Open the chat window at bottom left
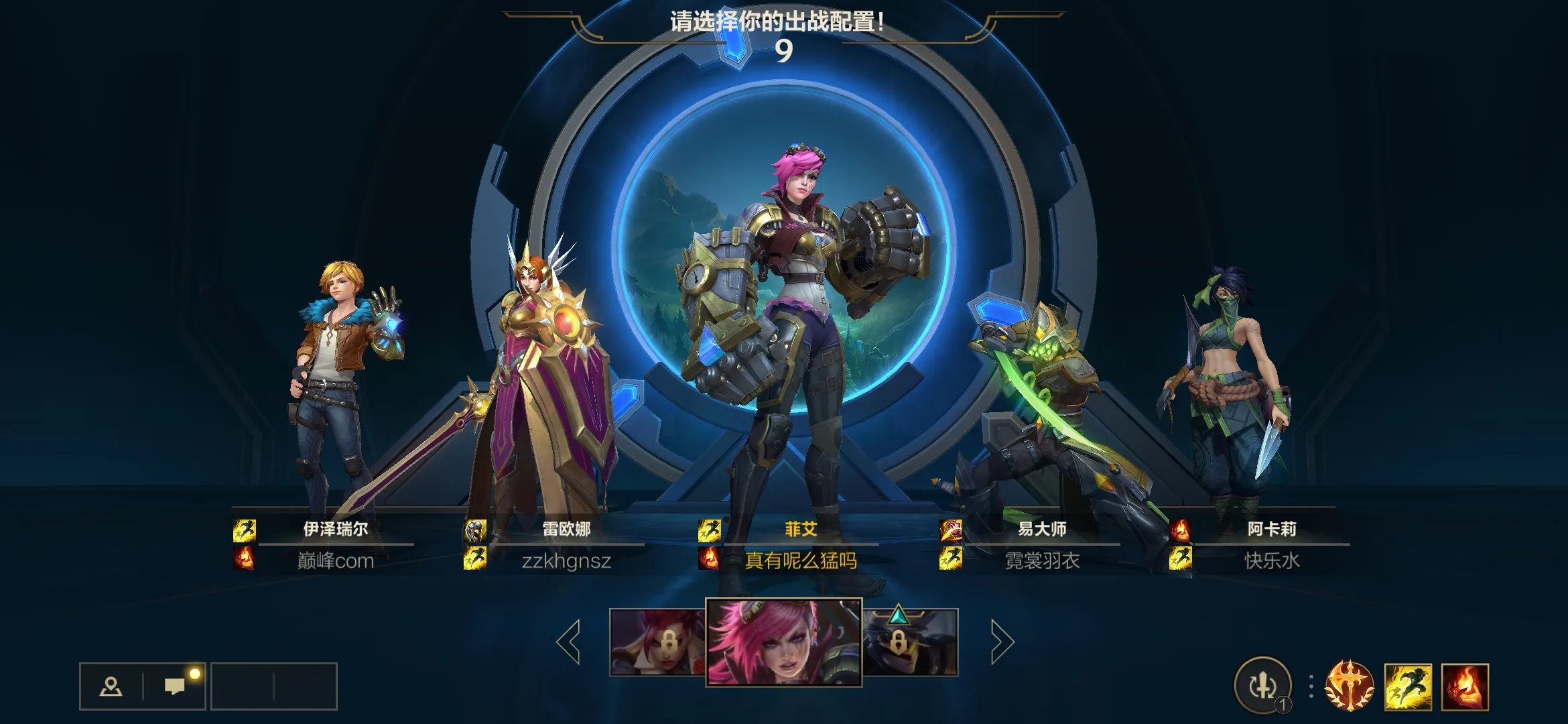Screen dimensions: 1568x724 175,686
